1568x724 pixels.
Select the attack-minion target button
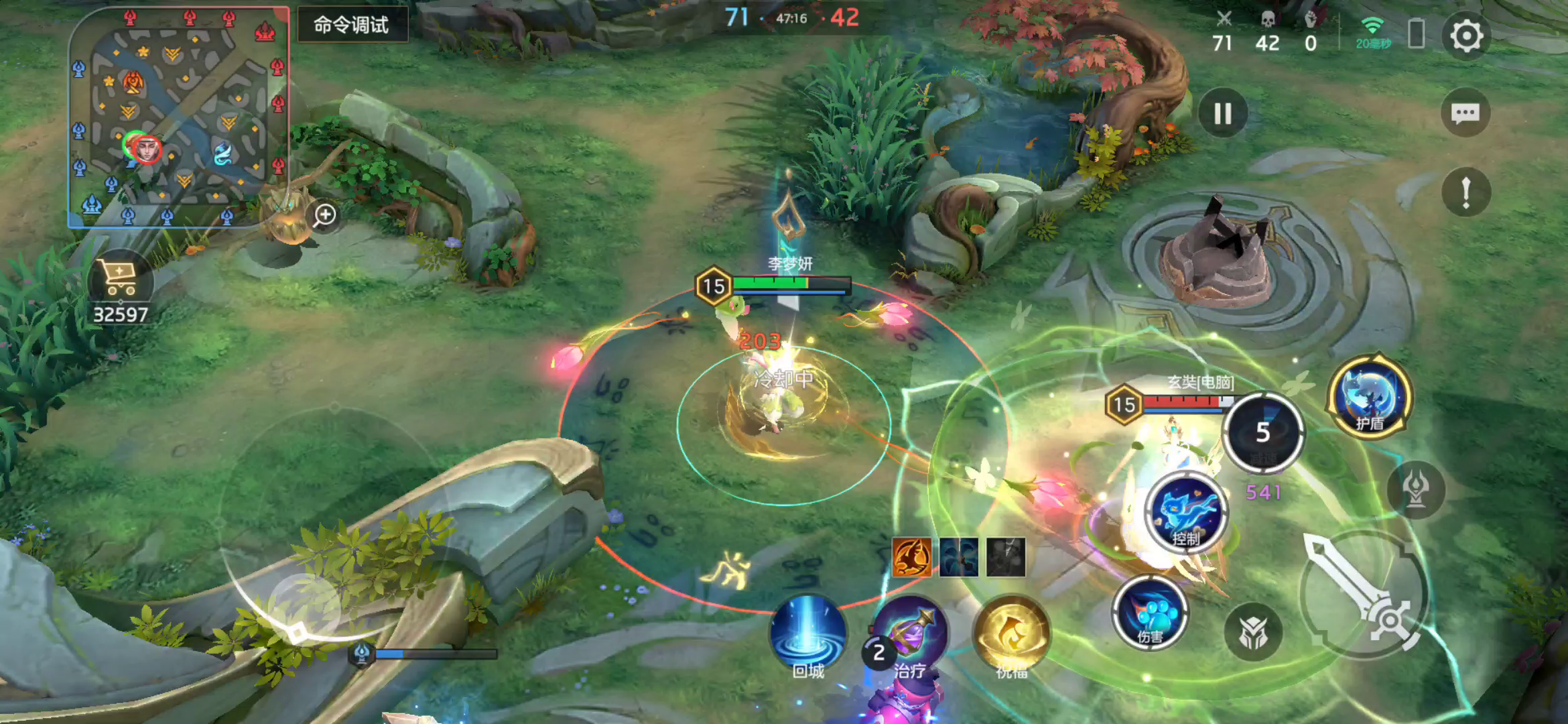point(1252,632)
